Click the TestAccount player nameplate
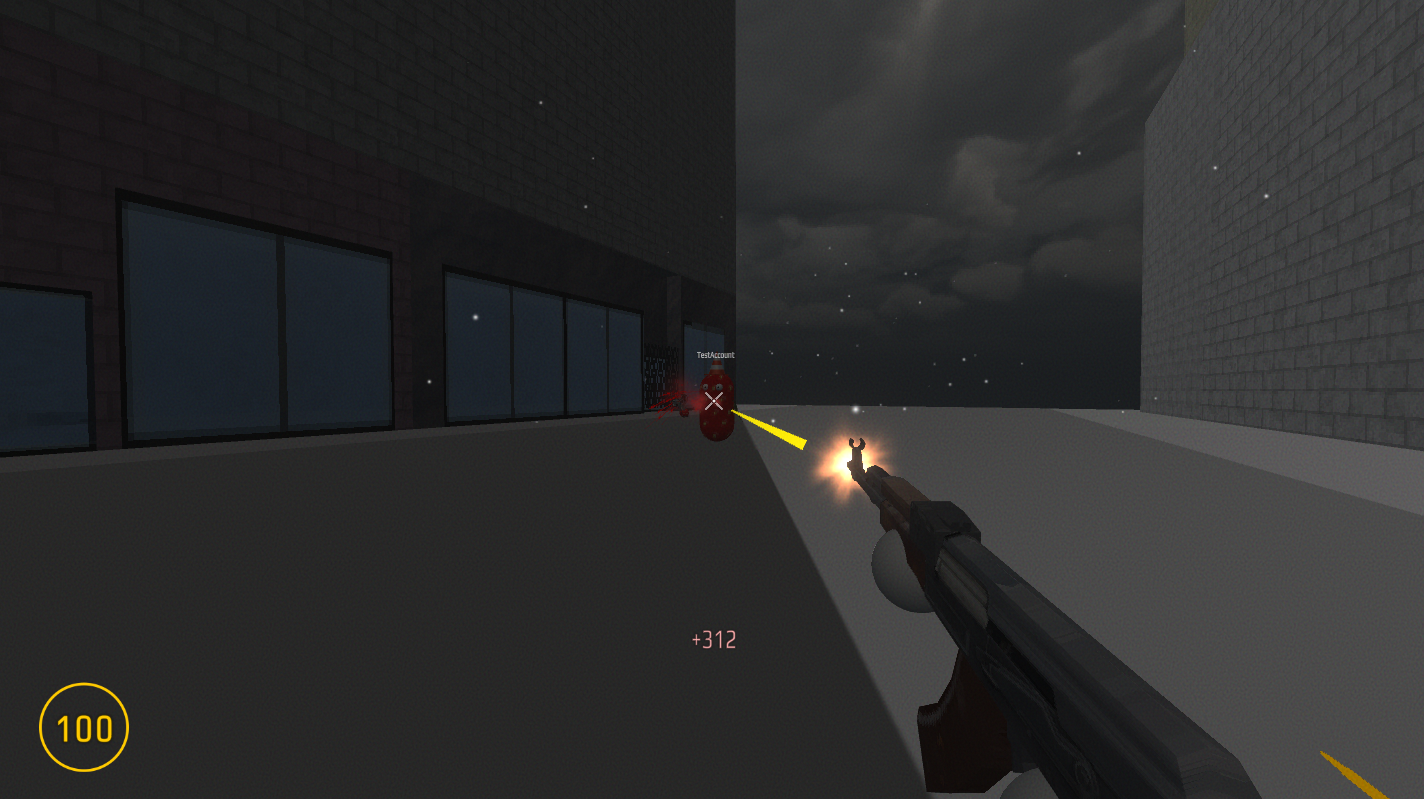Screen dimensions: 1424x799 [714, 354]
